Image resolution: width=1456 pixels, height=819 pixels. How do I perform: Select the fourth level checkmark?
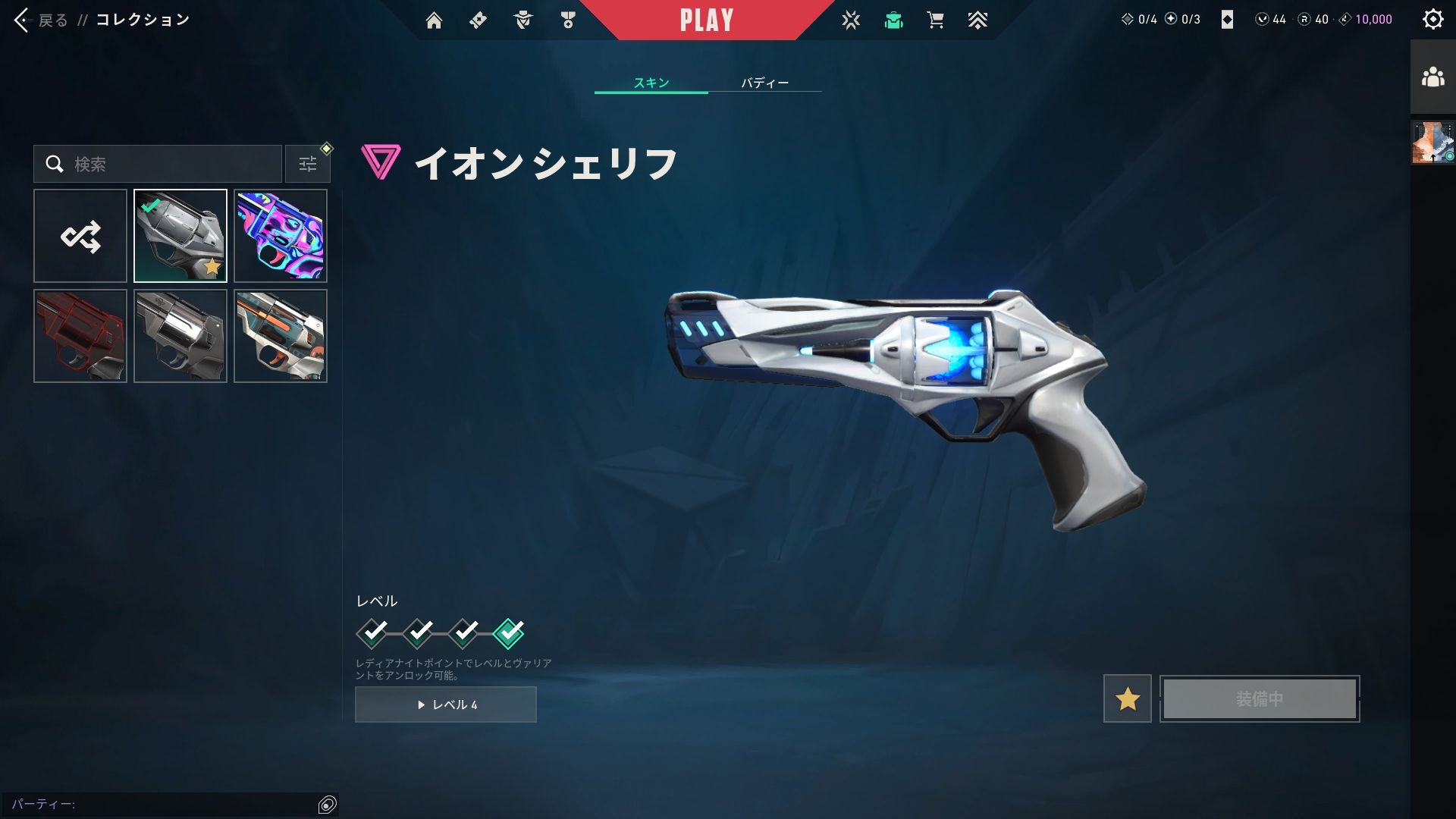click(x=508, y=632)
